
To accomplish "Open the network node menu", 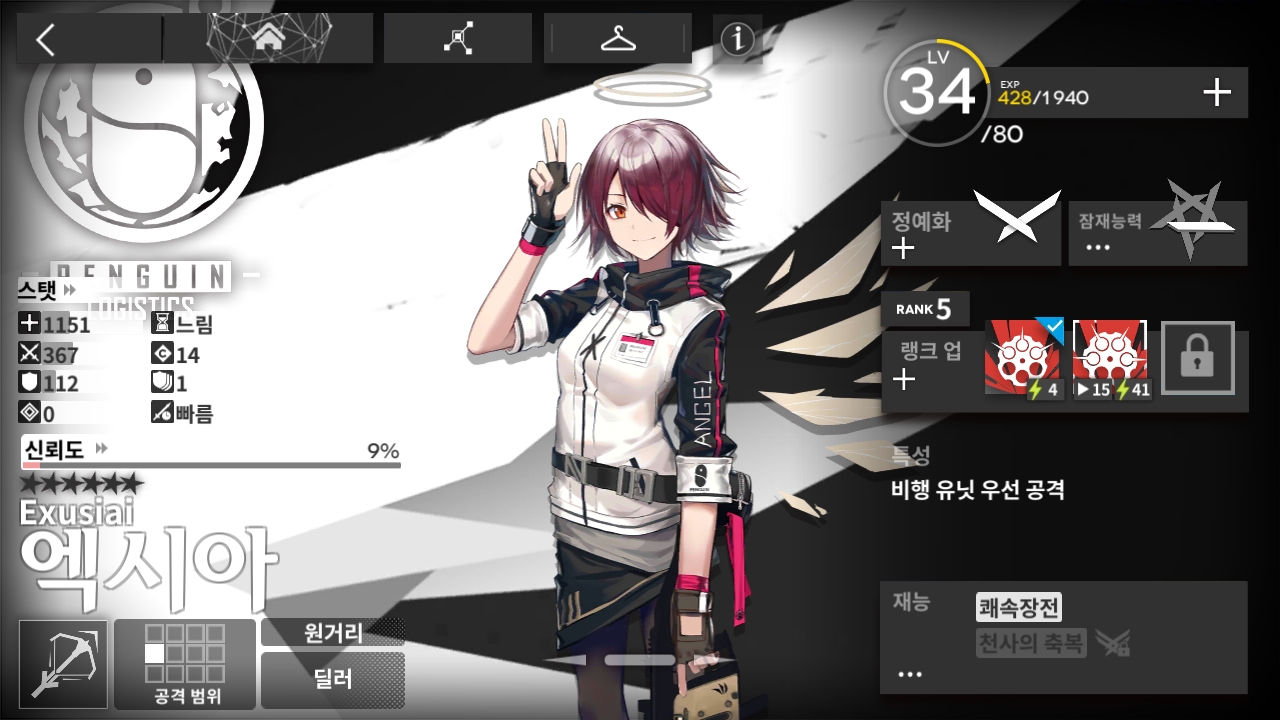I will (x=458, y=39).
